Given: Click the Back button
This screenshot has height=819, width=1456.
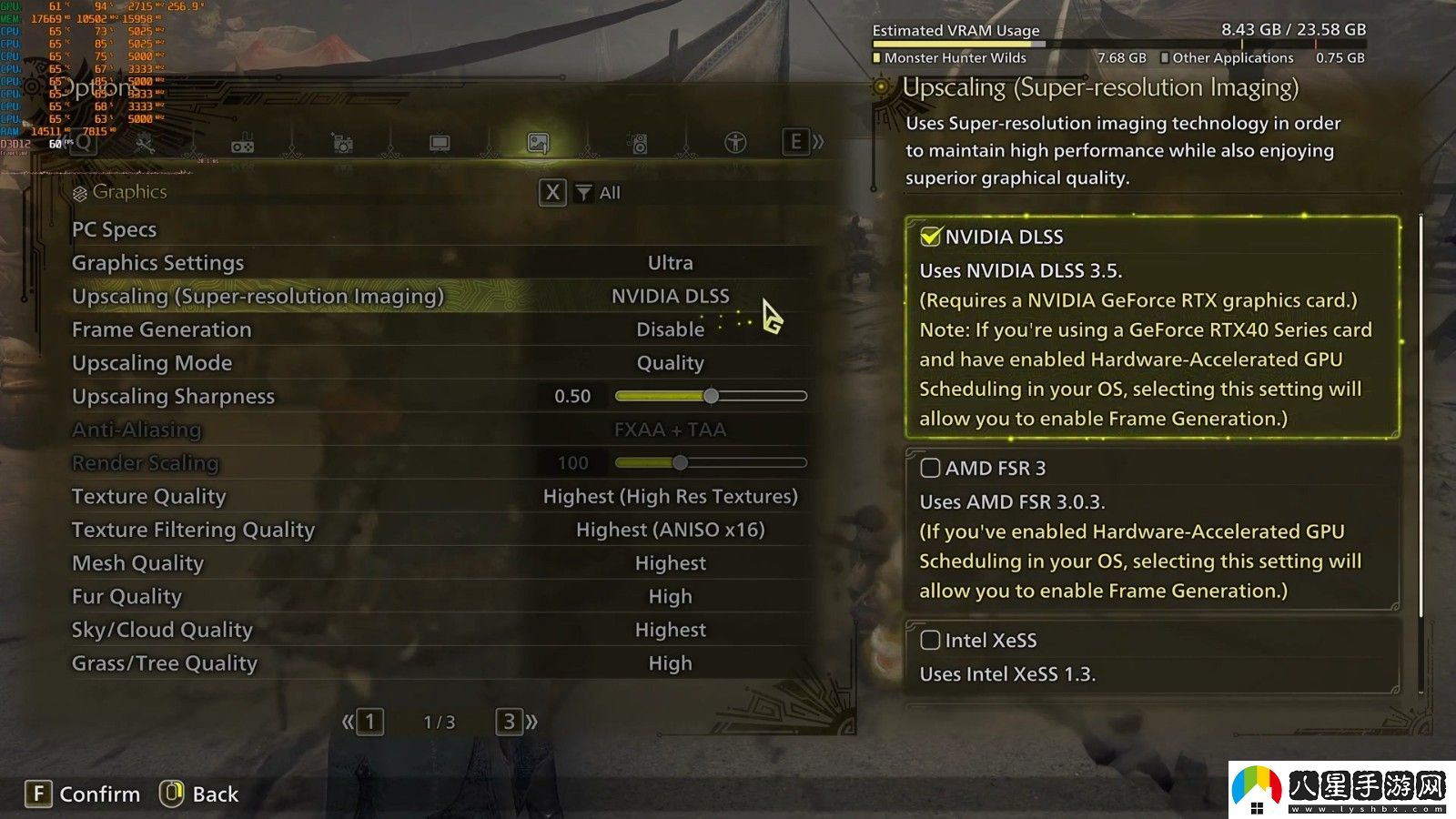Looking at the screenshot, I should pyautogui.click(x=199, y=794).
